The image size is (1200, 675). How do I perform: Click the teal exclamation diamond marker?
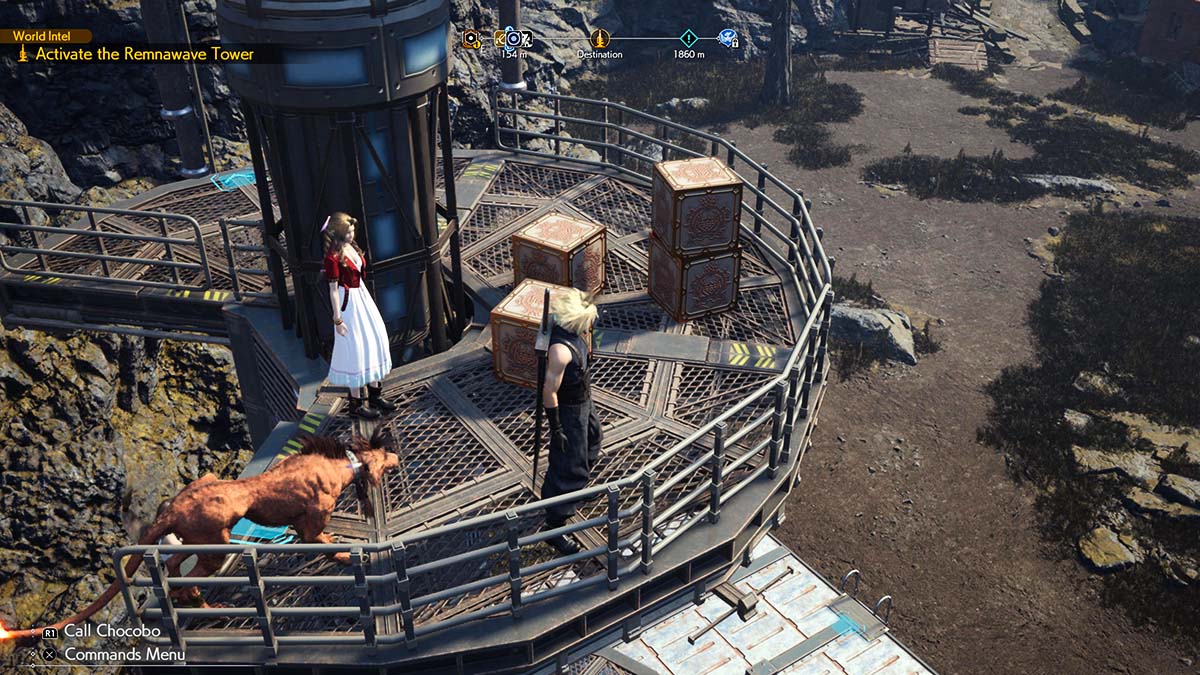click(x=688, y=38)
